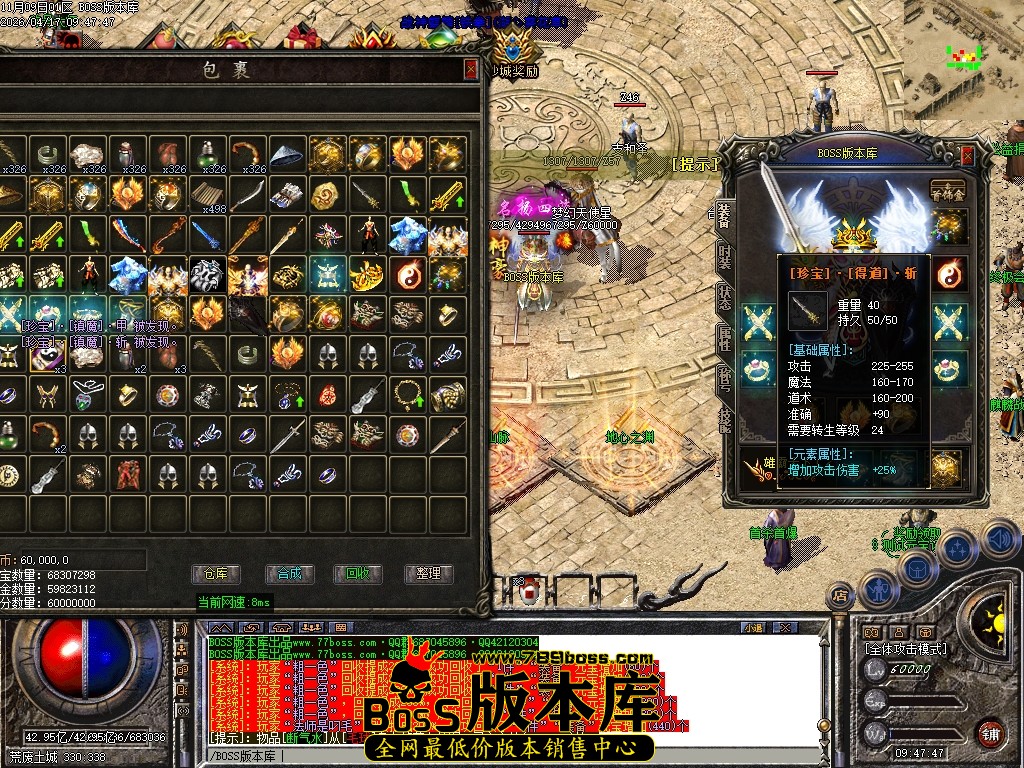
Task: Click the red 铺 stall button
Action: coord(990,733)
